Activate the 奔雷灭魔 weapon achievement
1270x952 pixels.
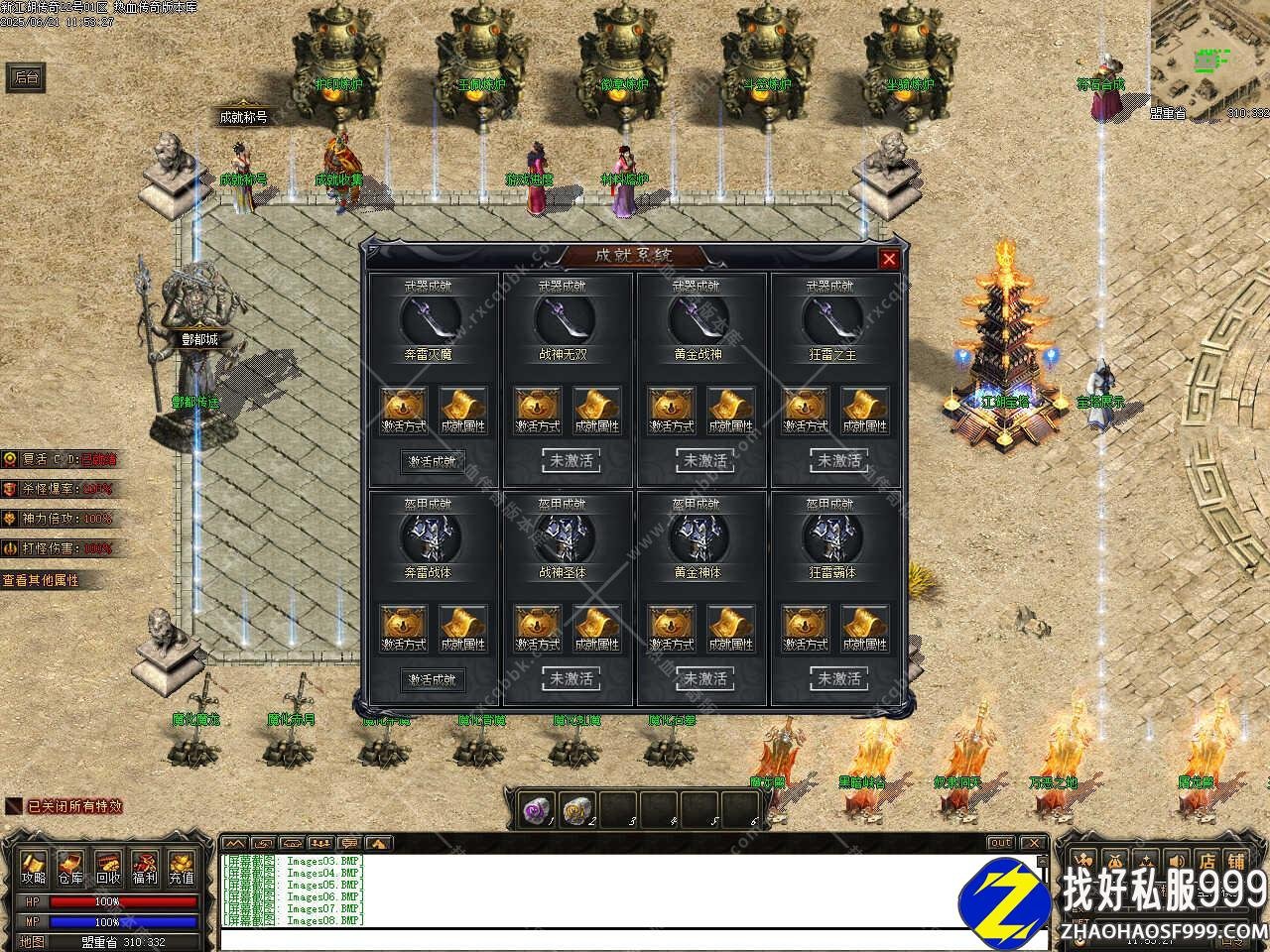[432, 461]
